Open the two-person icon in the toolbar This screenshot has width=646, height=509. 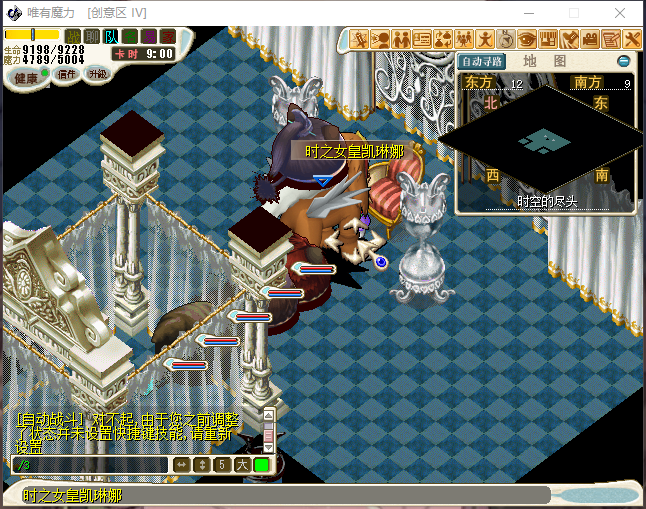(x=401, y=39)
